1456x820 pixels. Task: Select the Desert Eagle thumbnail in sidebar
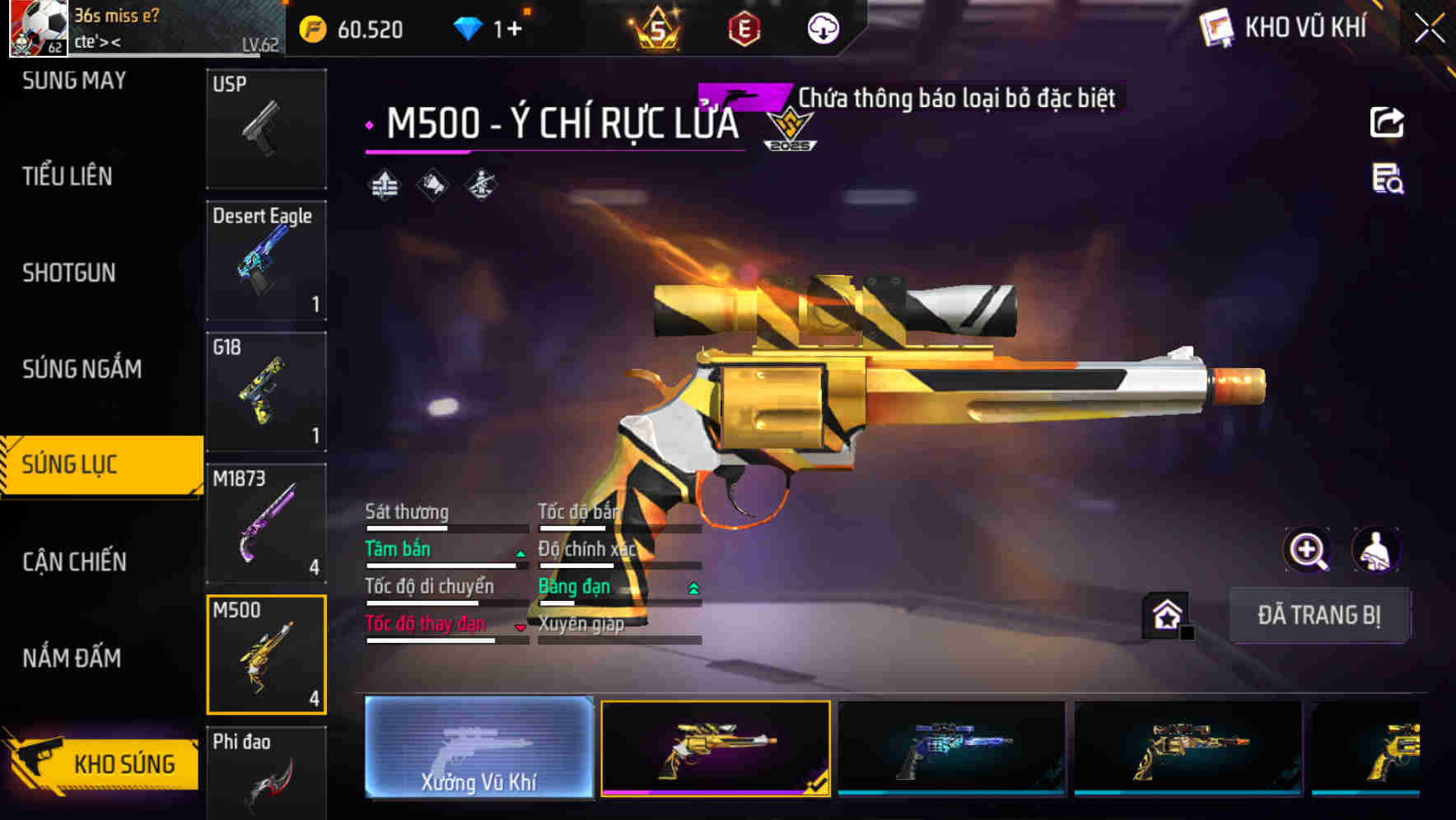(266, 259)
